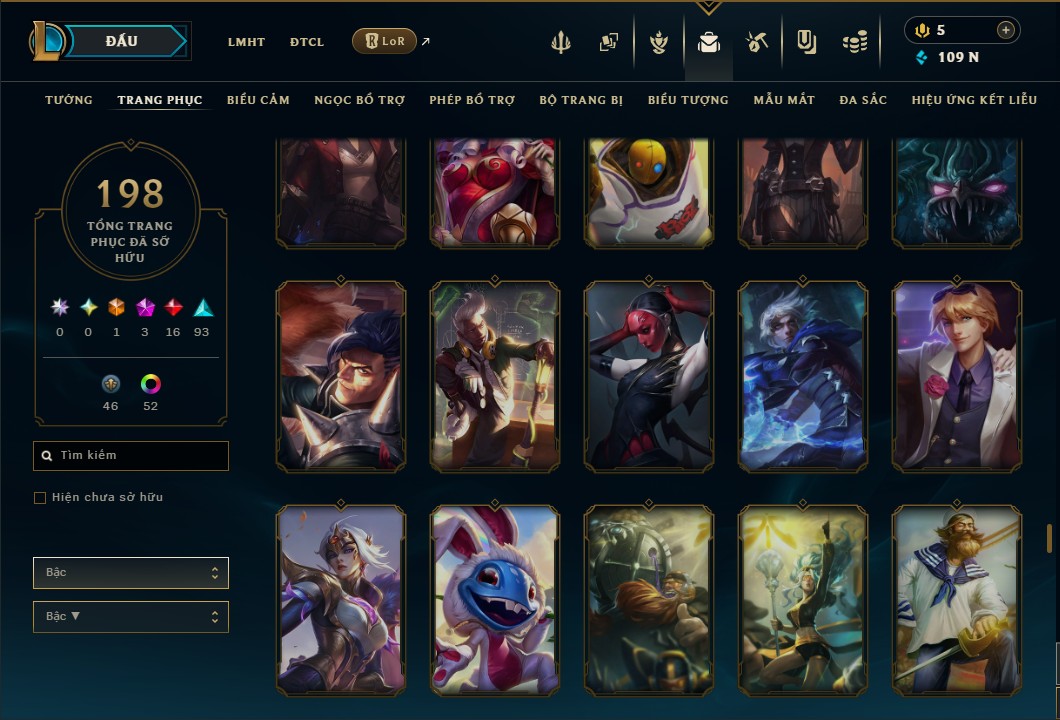
Task: Click the ĐẤU play button
Action: 120,41
